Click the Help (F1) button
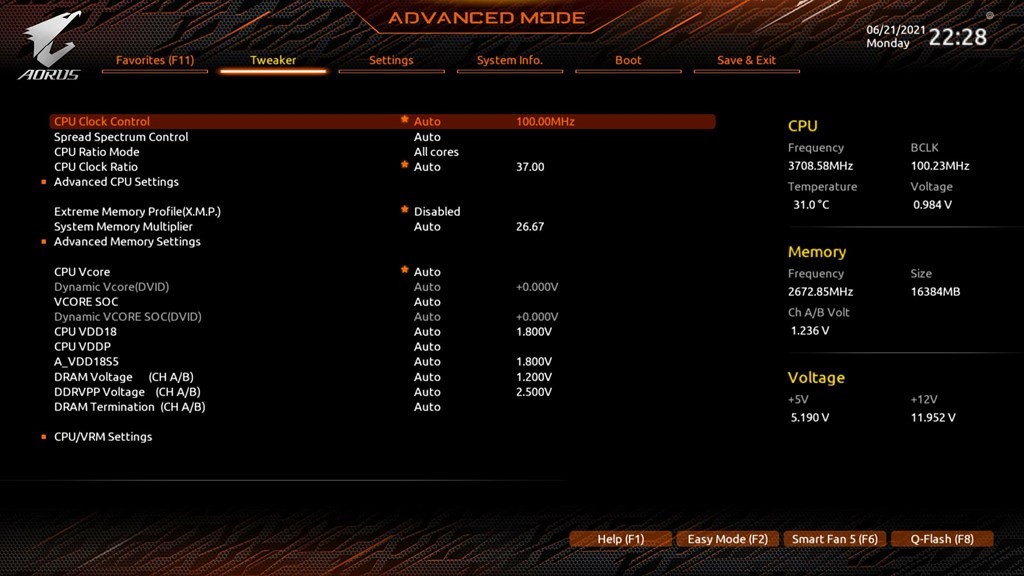 pyautogui.click(x=620, y=539)
